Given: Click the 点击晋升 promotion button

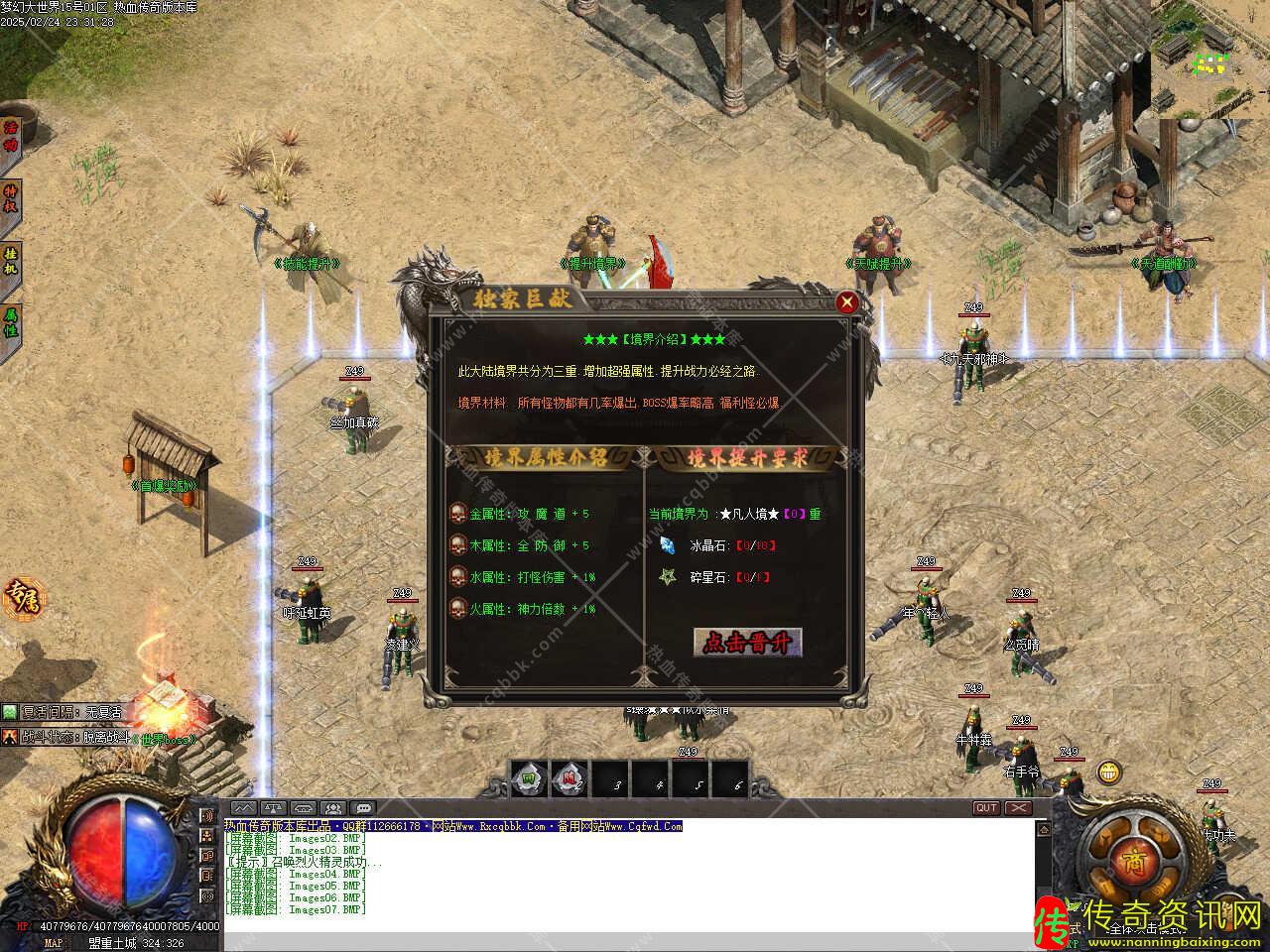Looking at the screenshot, I should [747, 643].
